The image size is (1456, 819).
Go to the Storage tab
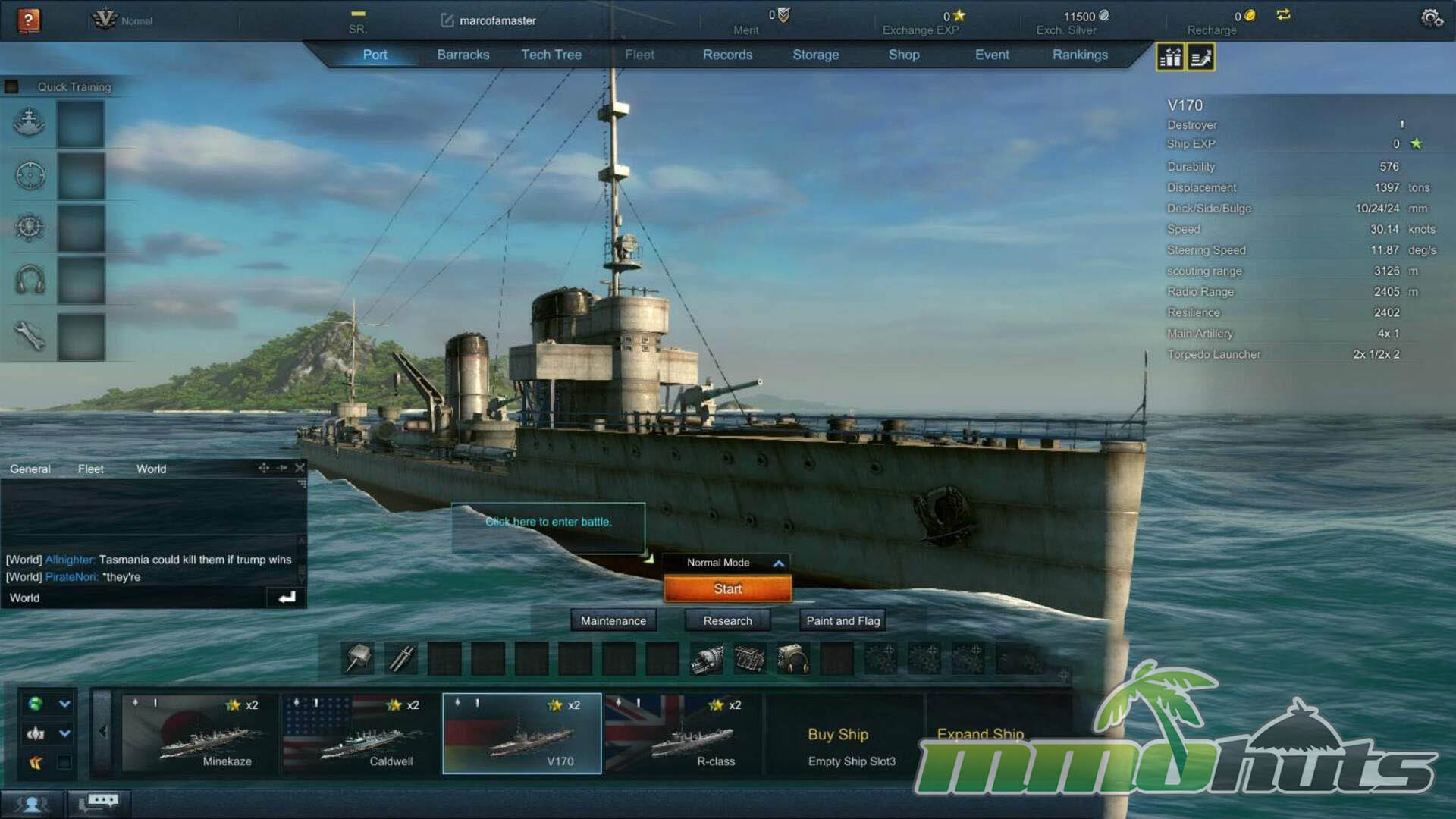(x=815, y=55)
